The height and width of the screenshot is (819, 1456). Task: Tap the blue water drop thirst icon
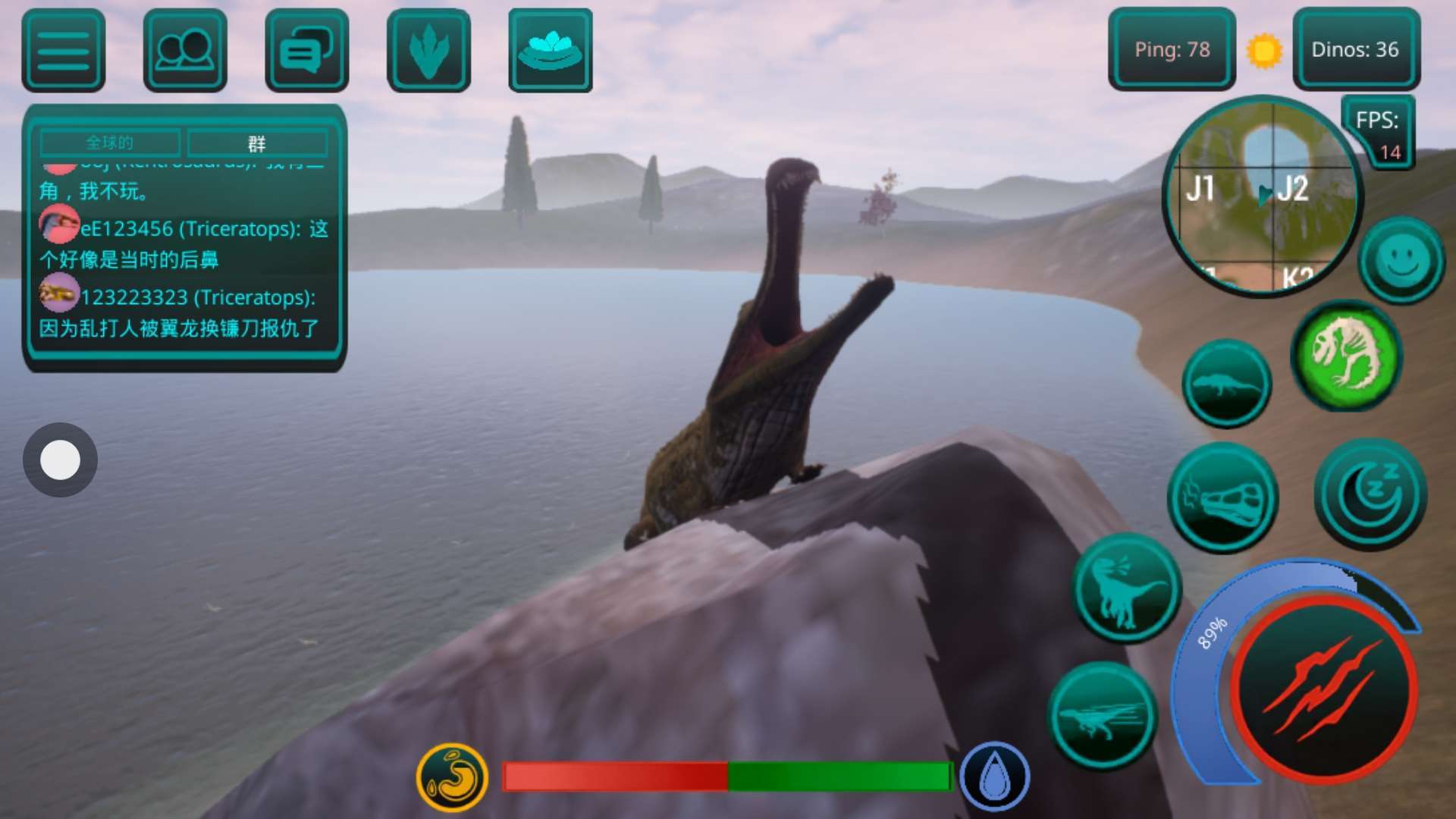pos(994,777)
